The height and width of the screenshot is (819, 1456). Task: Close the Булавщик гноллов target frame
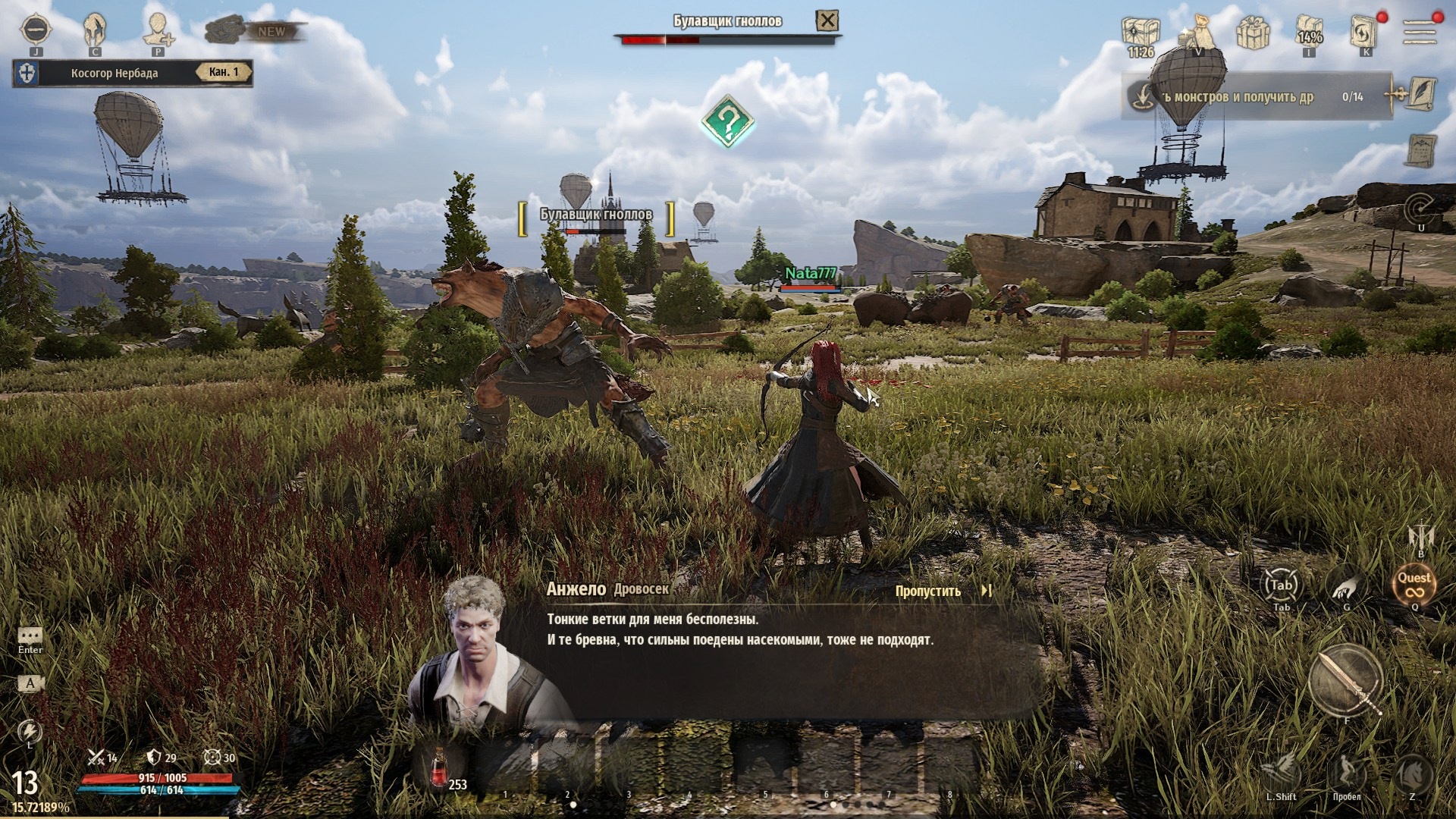827,21
